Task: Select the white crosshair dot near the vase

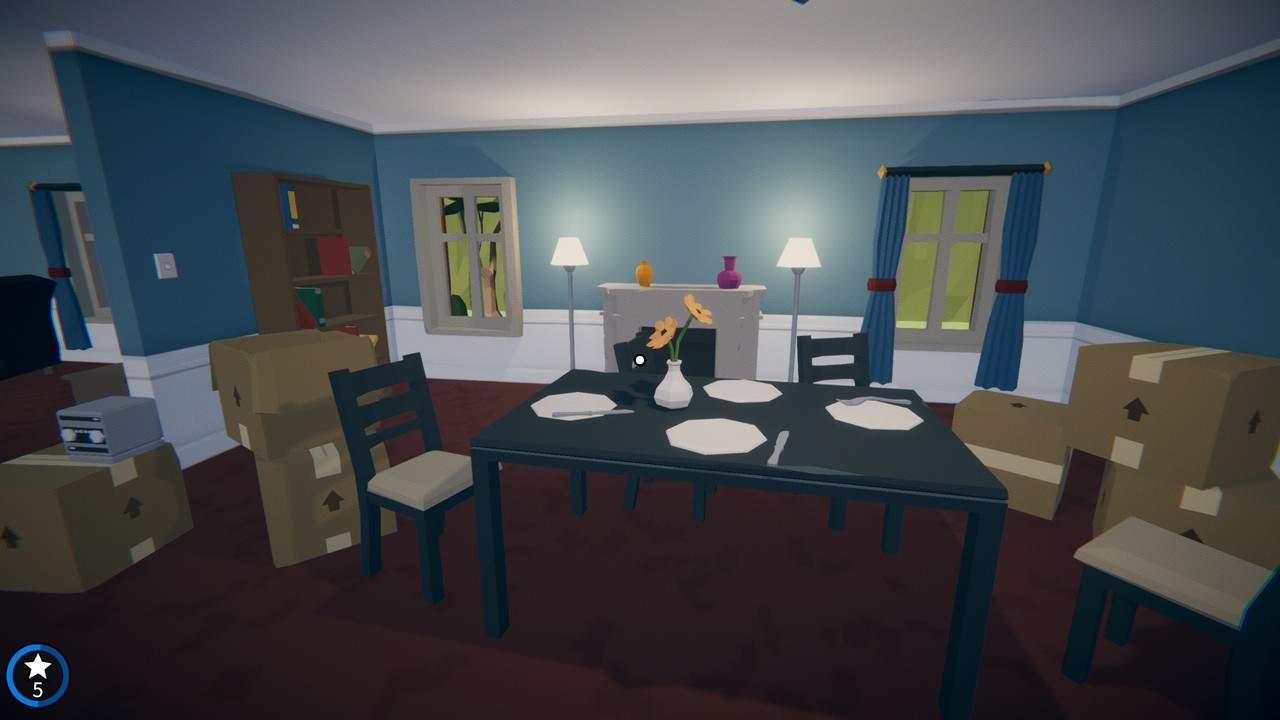Action: point(638,359)
